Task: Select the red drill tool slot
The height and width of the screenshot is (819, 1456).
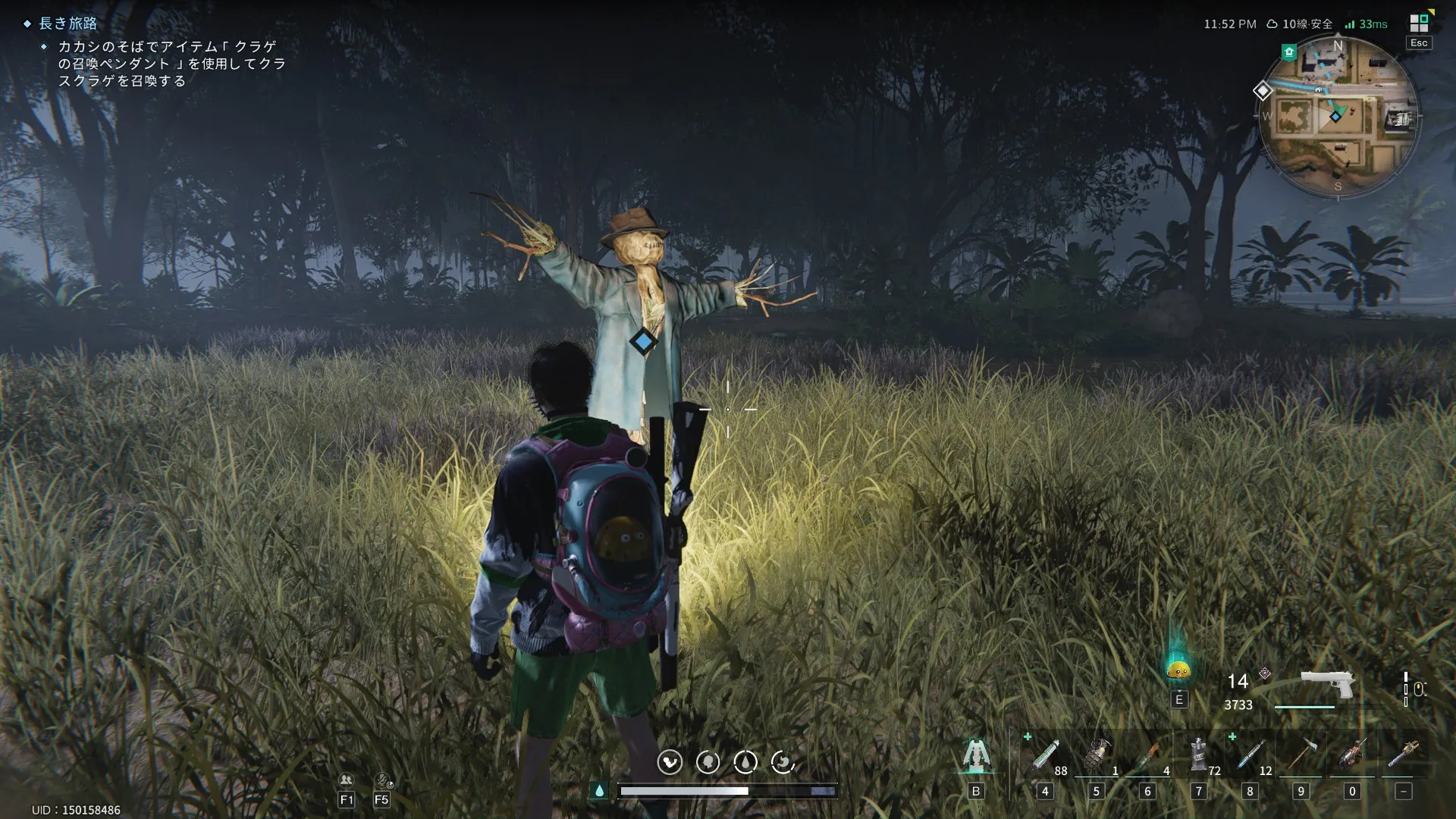Action: (x=1352, y=755)
